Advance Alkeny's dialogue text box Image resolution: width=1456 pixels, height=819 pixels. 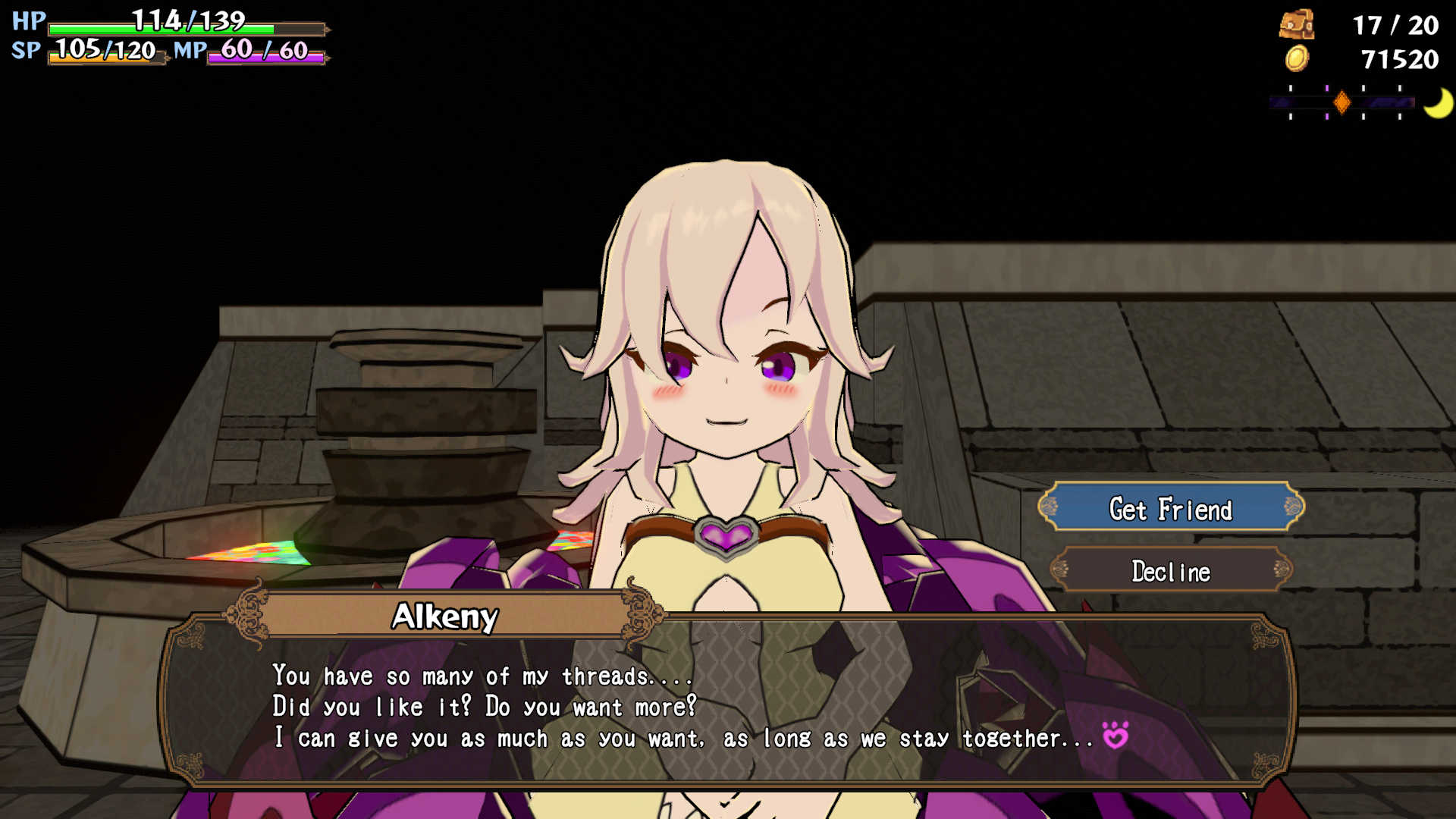[x=726, y=705]
